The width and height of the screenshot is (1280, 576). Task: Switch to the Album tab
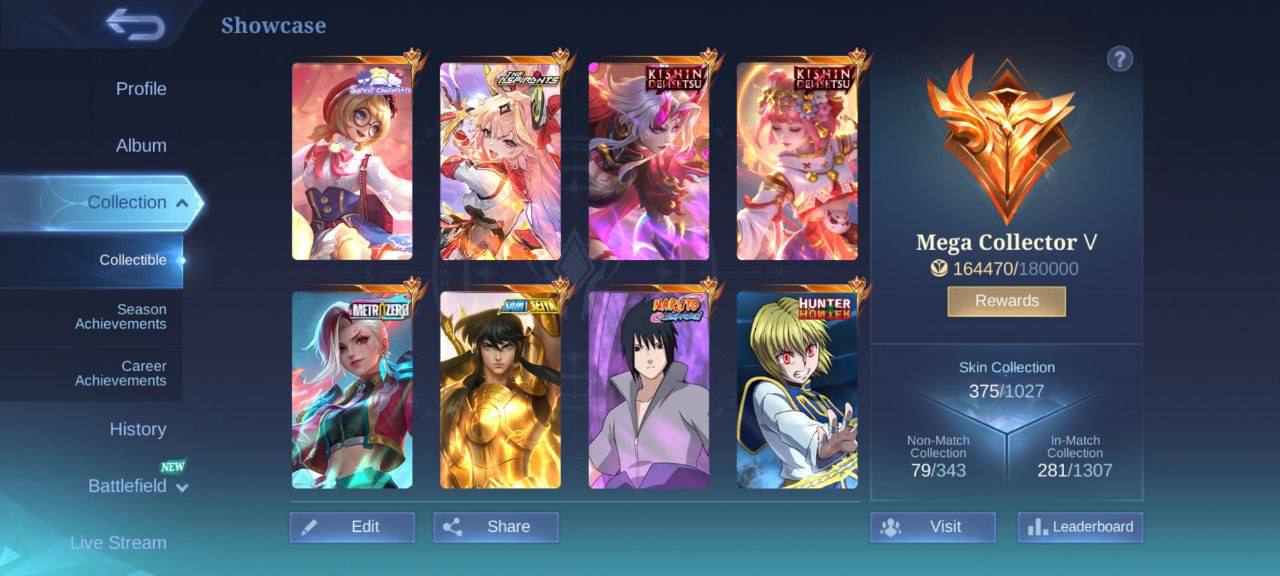point(141,146)
